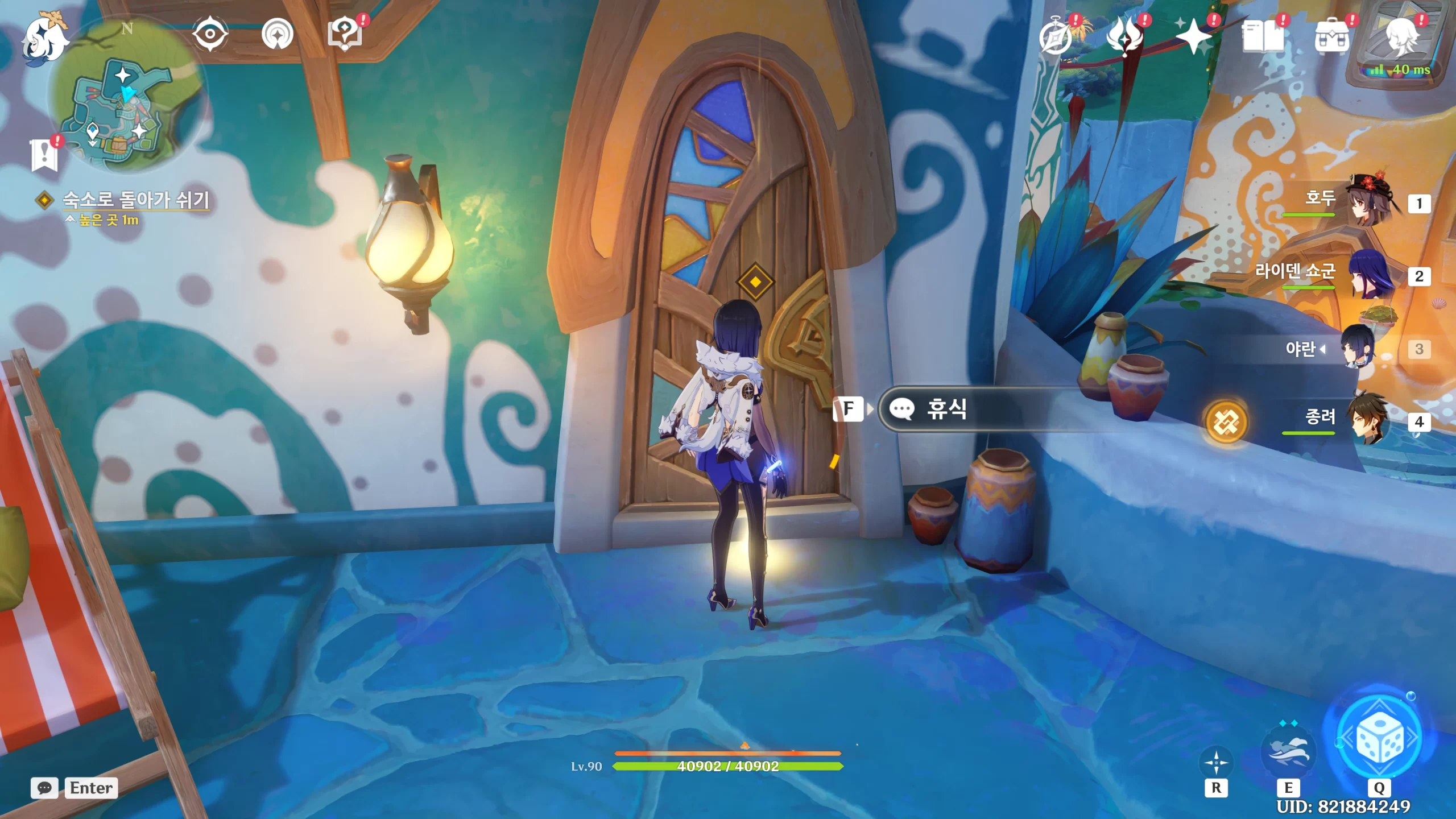1456x819 pixels.
Task: Activate the dice Elemental Burst
Action: [x=1379, y=738]
